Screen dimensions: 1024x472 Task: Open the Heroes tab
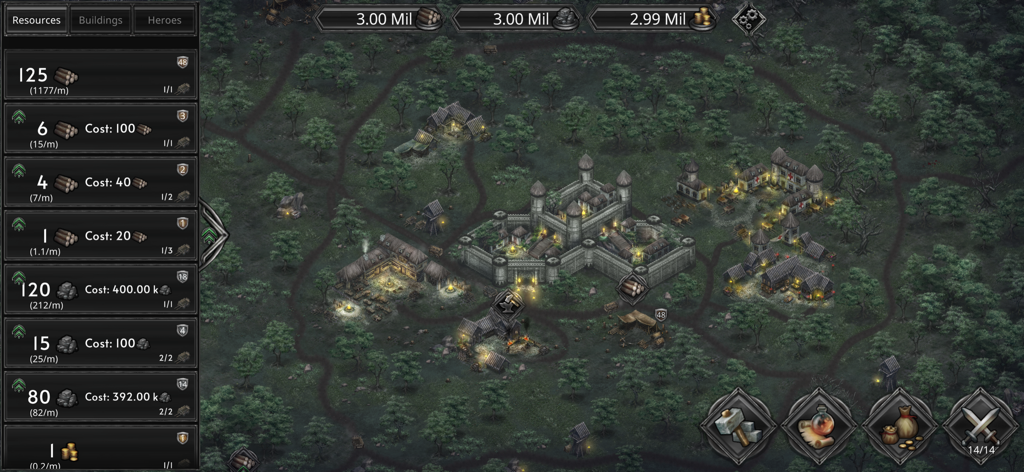coord(164,20)
